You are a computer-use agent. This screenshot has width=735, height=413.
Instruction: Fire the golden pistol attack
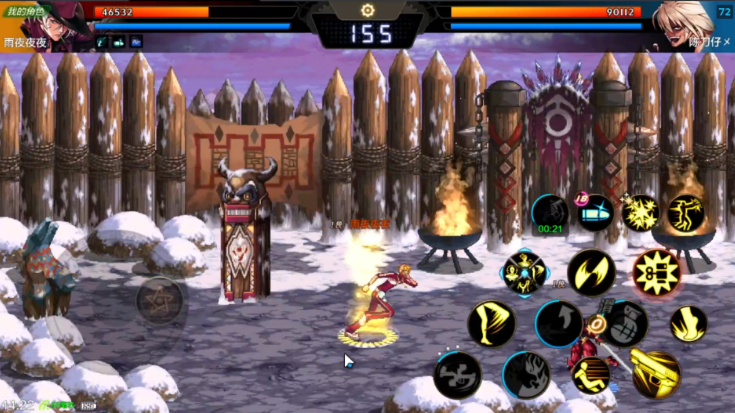(x=655, y=372)
